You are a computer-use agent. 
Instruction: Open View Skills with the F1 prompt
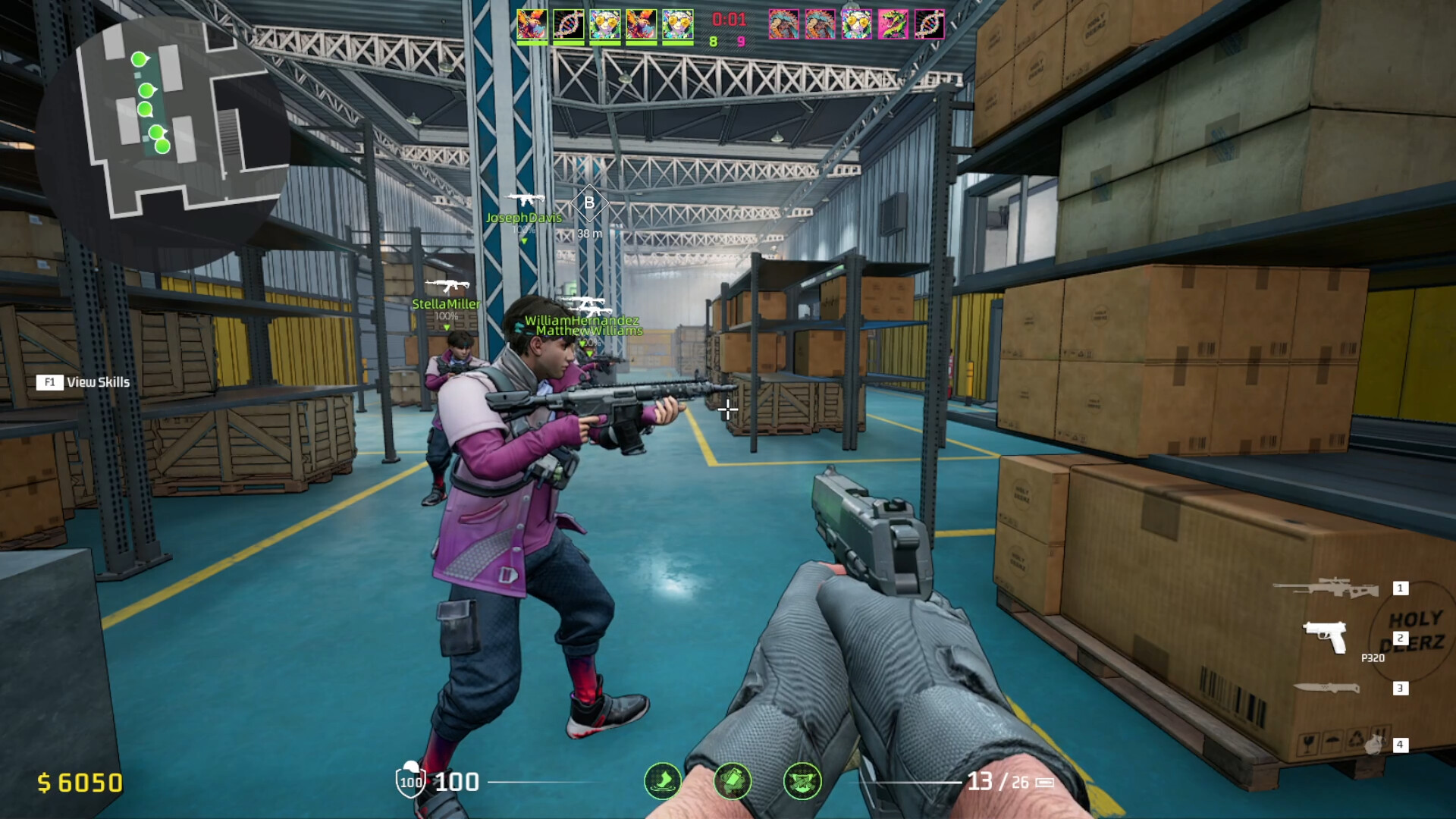coord(84,383)
